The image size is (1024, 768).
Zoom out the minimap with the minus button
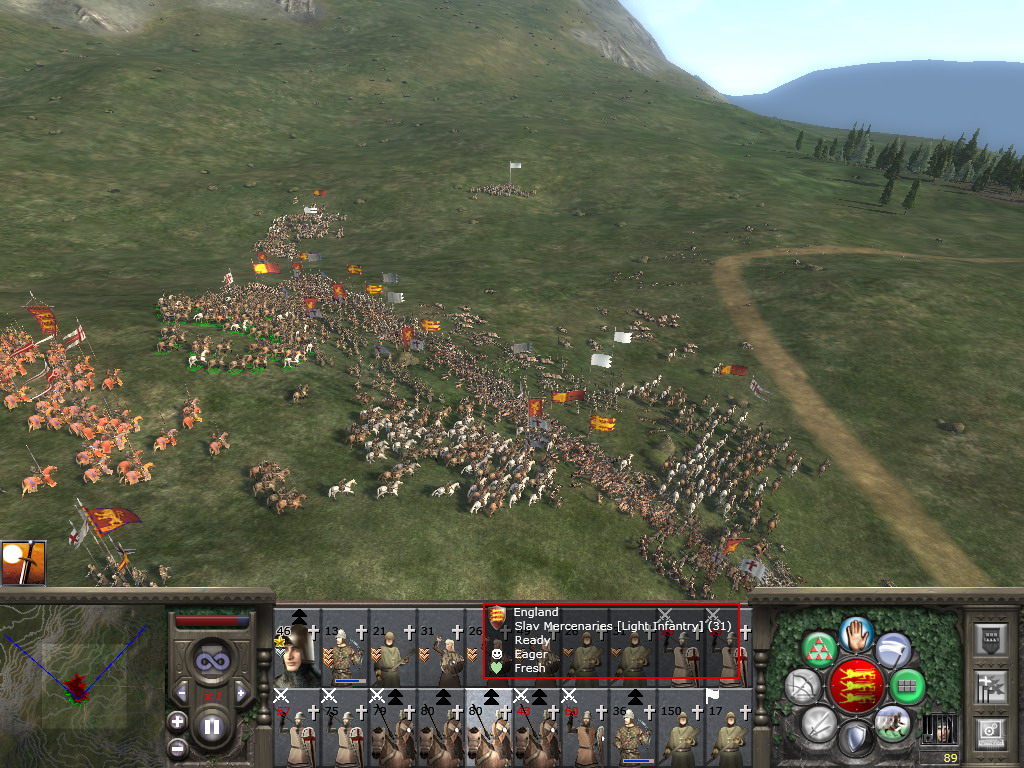[x=177, y=747]
